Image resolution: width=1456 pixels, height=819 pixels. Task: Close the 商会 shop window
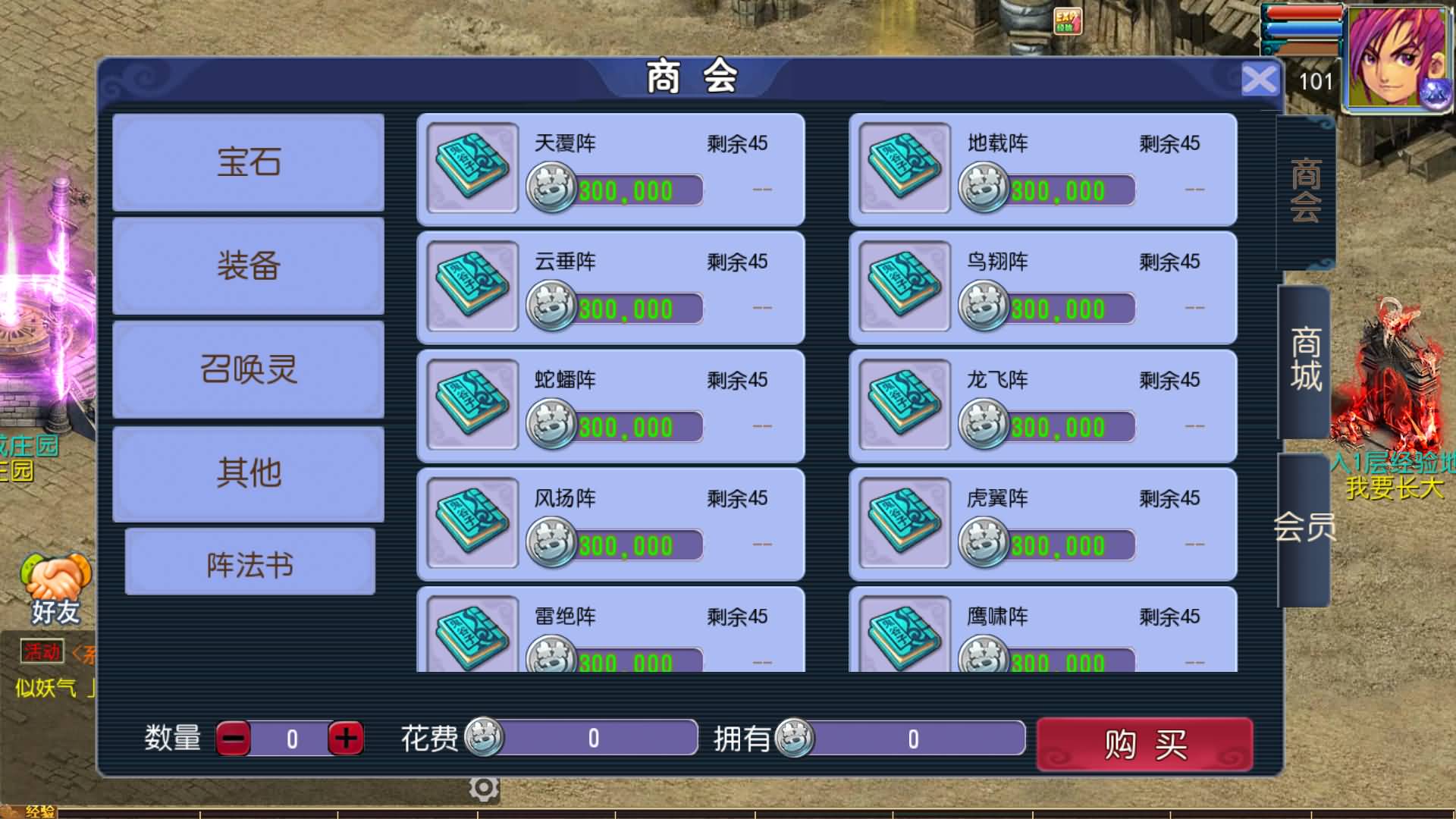pos(1259,78)
